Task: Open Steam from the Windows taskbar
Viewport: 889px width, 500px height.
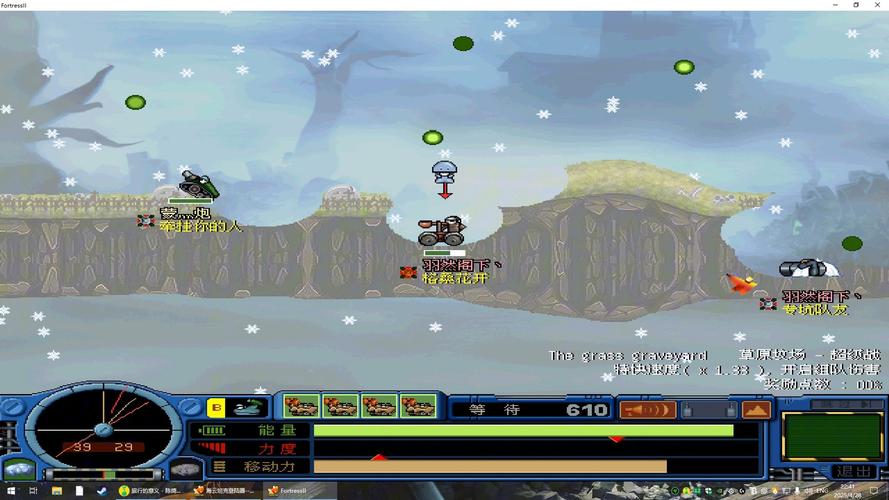Action: (101, 491)
